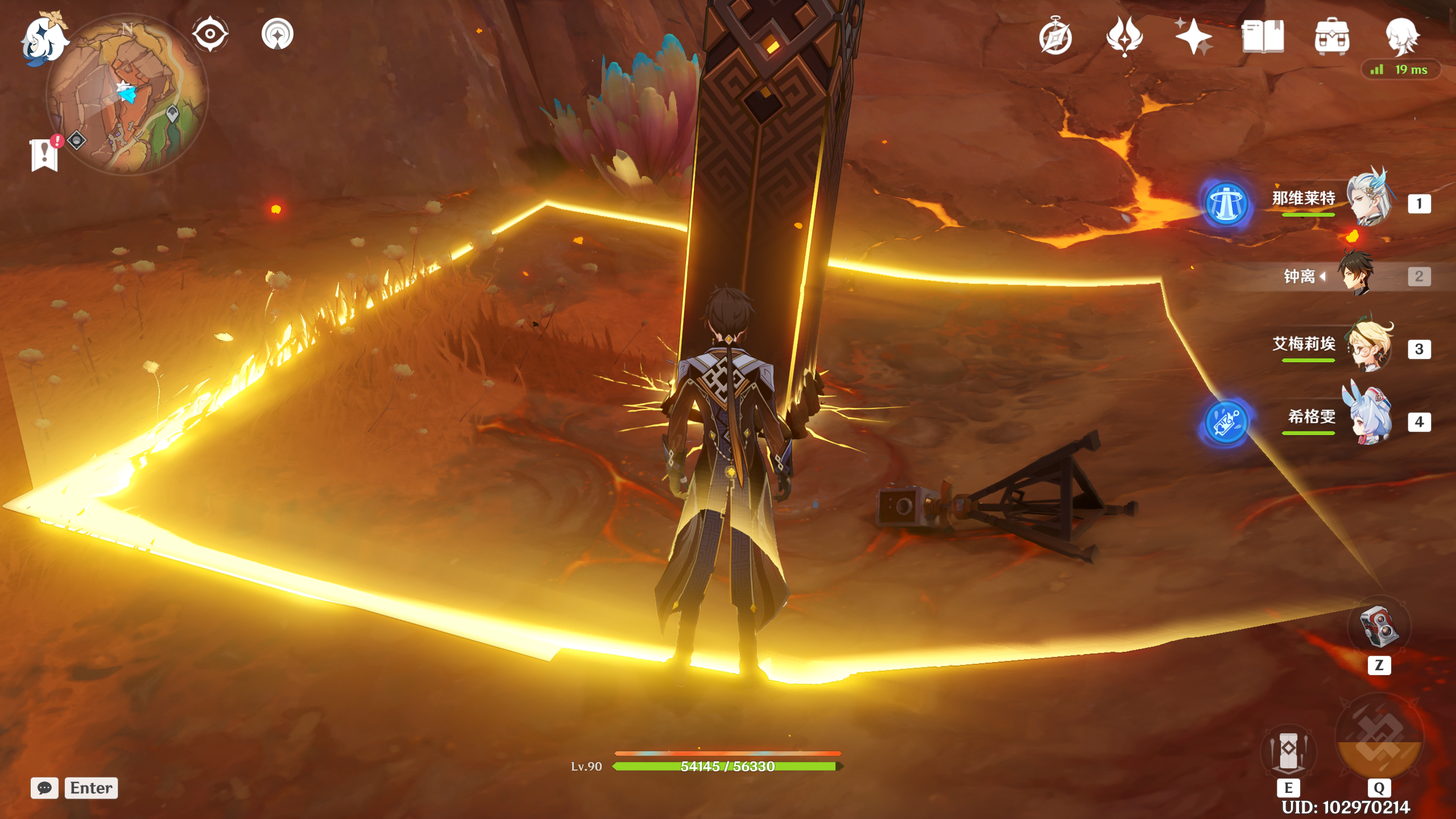Activate Zhongli's elemental skill pillar icon
Screen dimensions: 1456x819
(1289, 752)
